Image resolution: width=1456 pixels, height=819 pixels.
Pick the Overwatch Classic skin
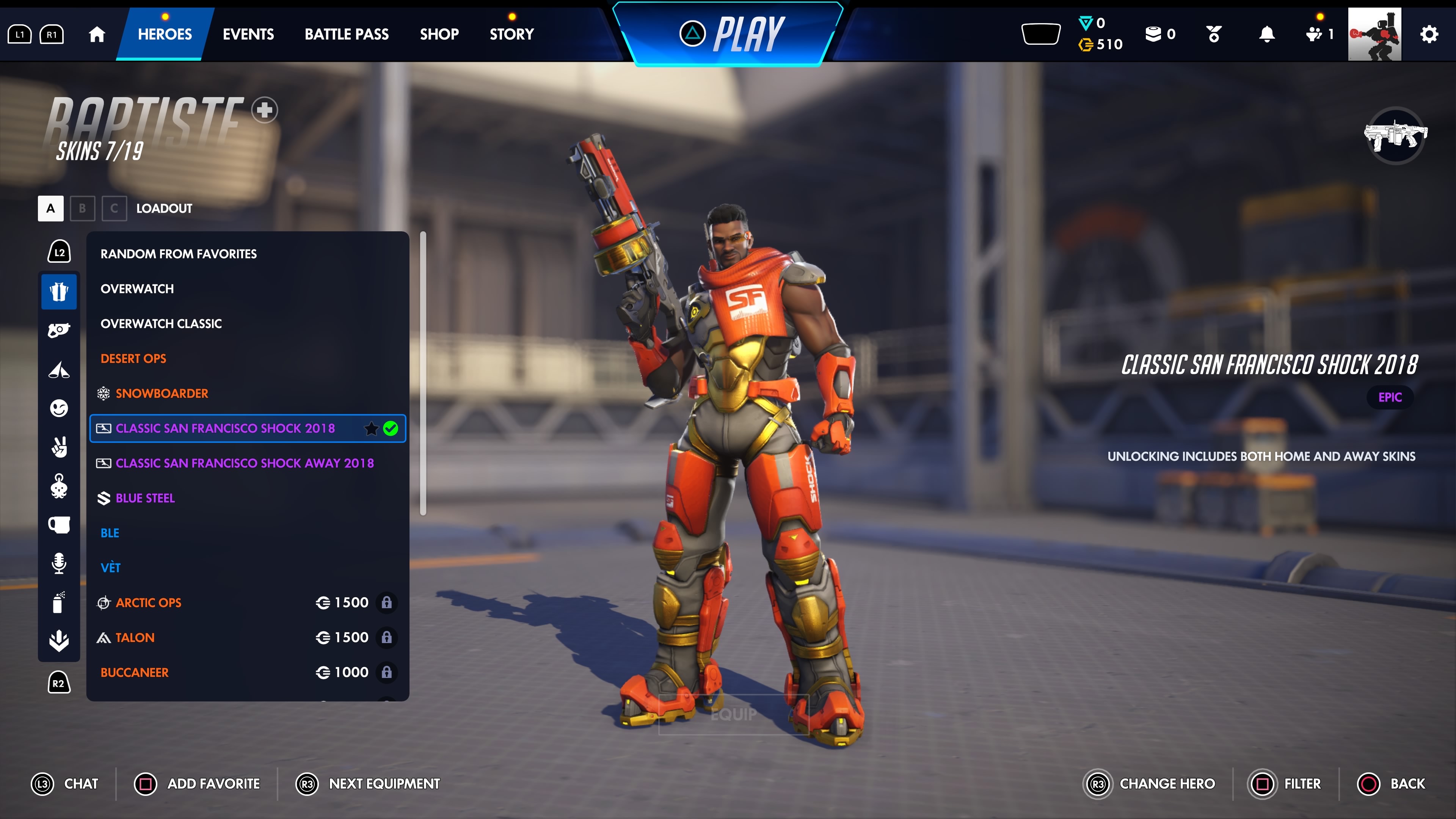(x=161, y=323)
